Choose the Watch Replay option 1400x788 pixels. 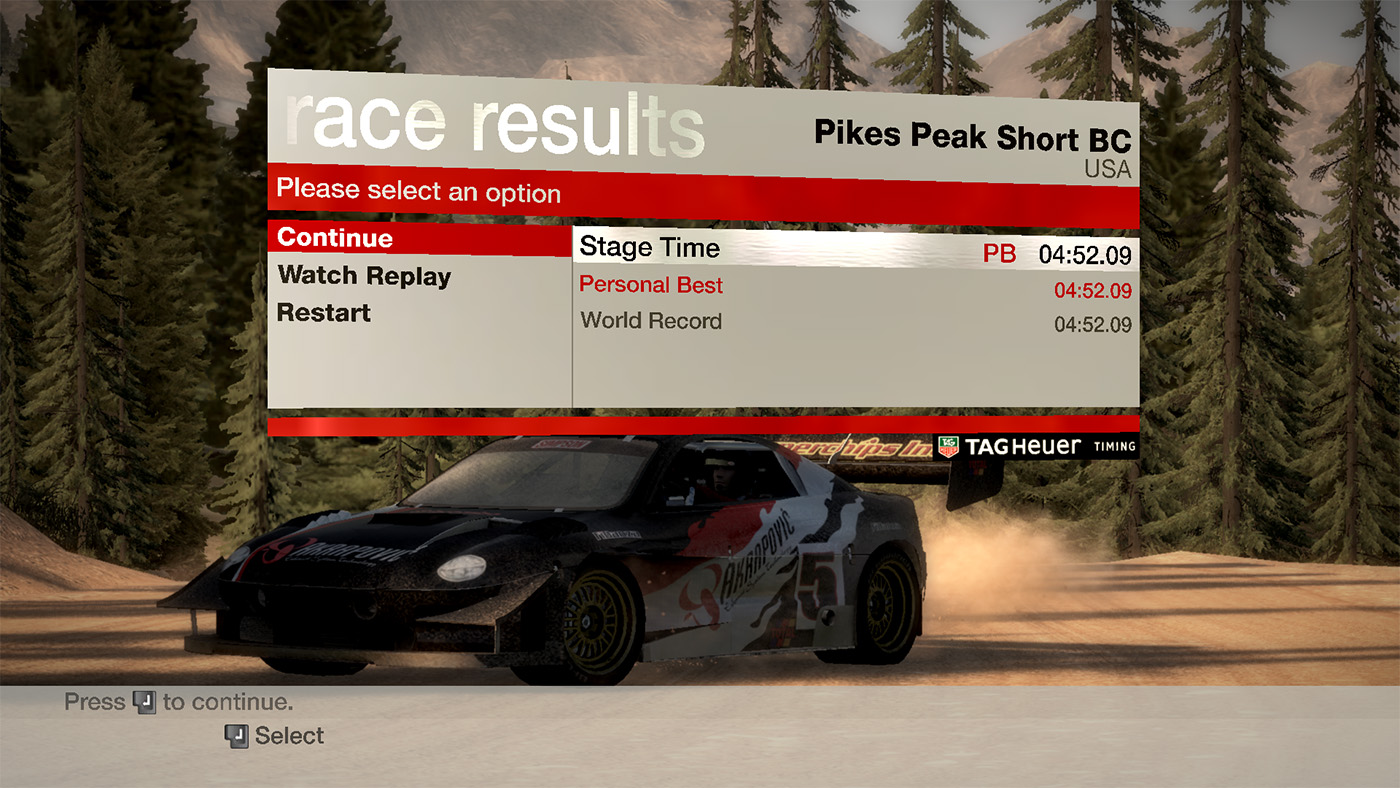pyautogui.click(x=364, y=276)
